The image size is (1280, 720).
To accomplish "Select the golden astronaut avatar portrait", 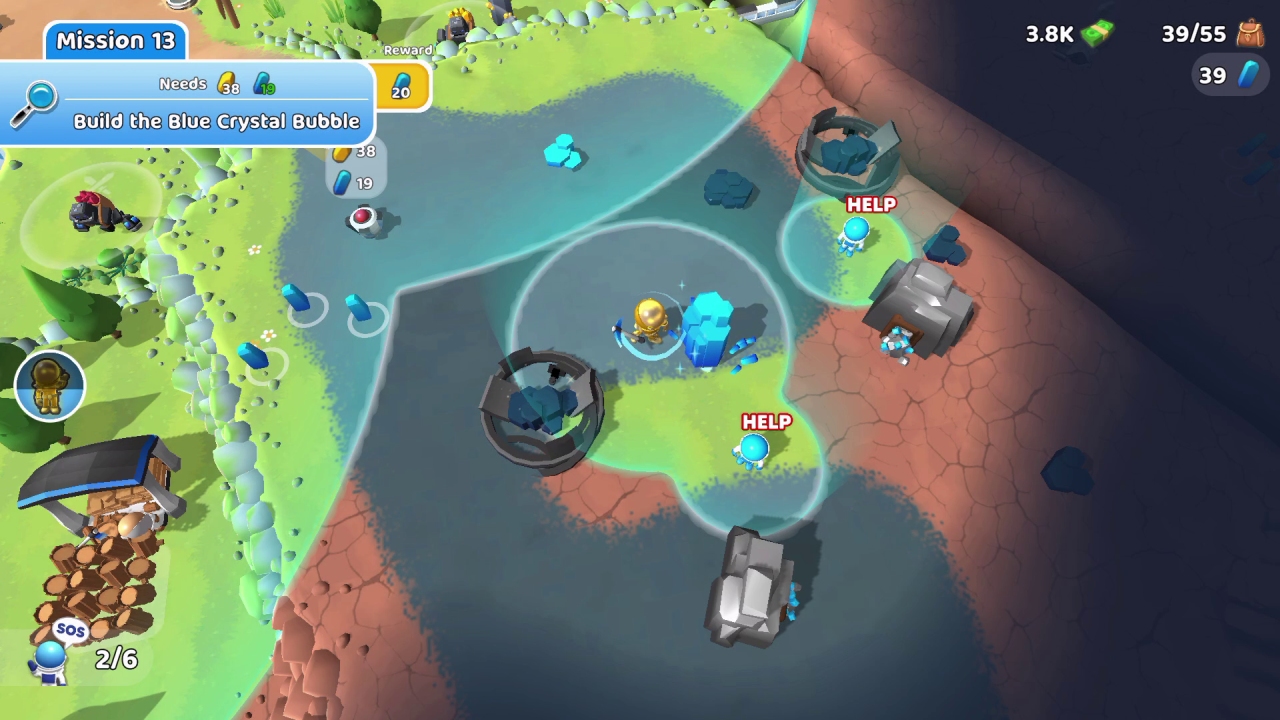I will [x=49, y=385].
